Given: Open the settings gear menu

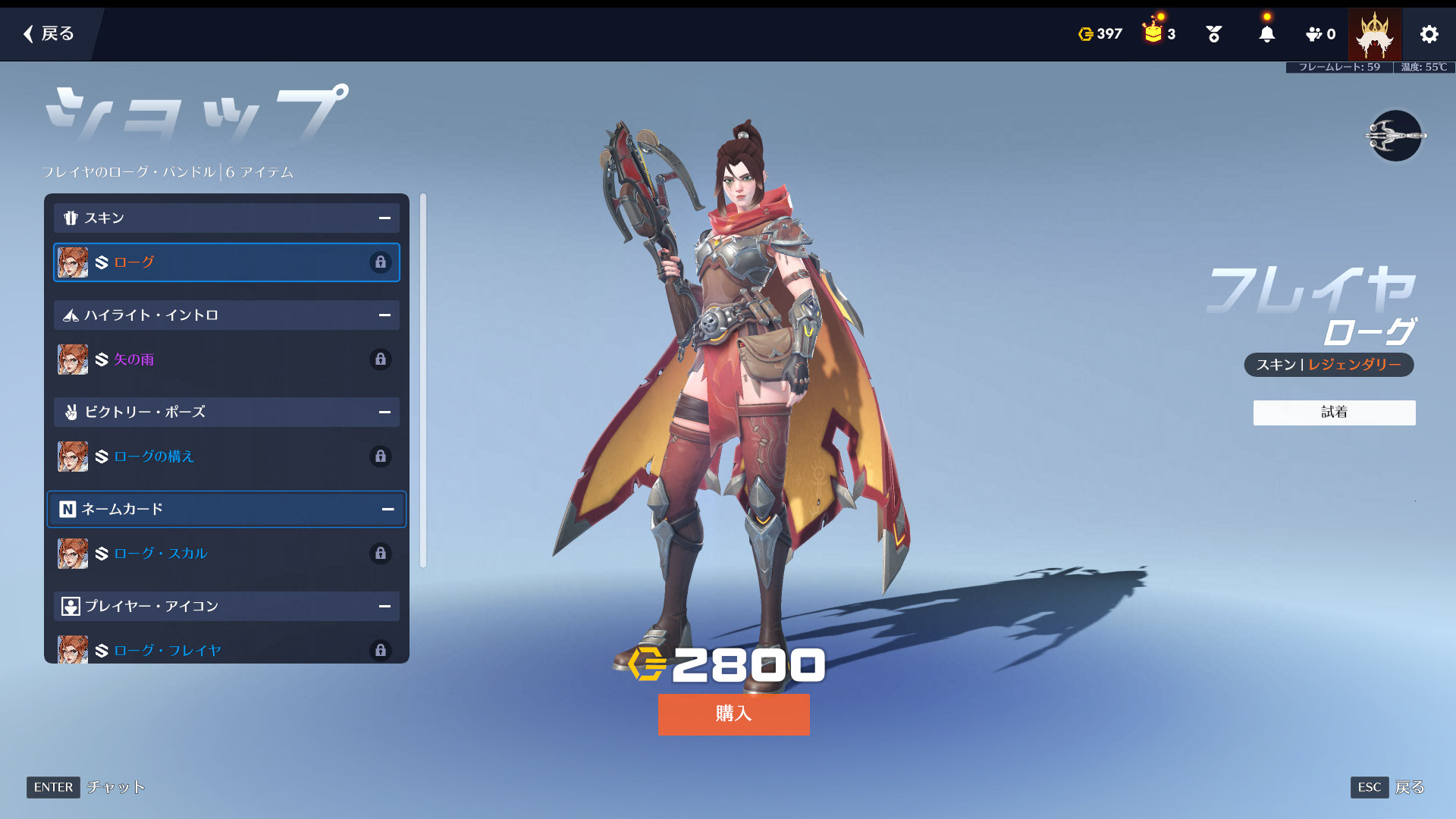Looking at the screenshot, I should (1429, 34).
